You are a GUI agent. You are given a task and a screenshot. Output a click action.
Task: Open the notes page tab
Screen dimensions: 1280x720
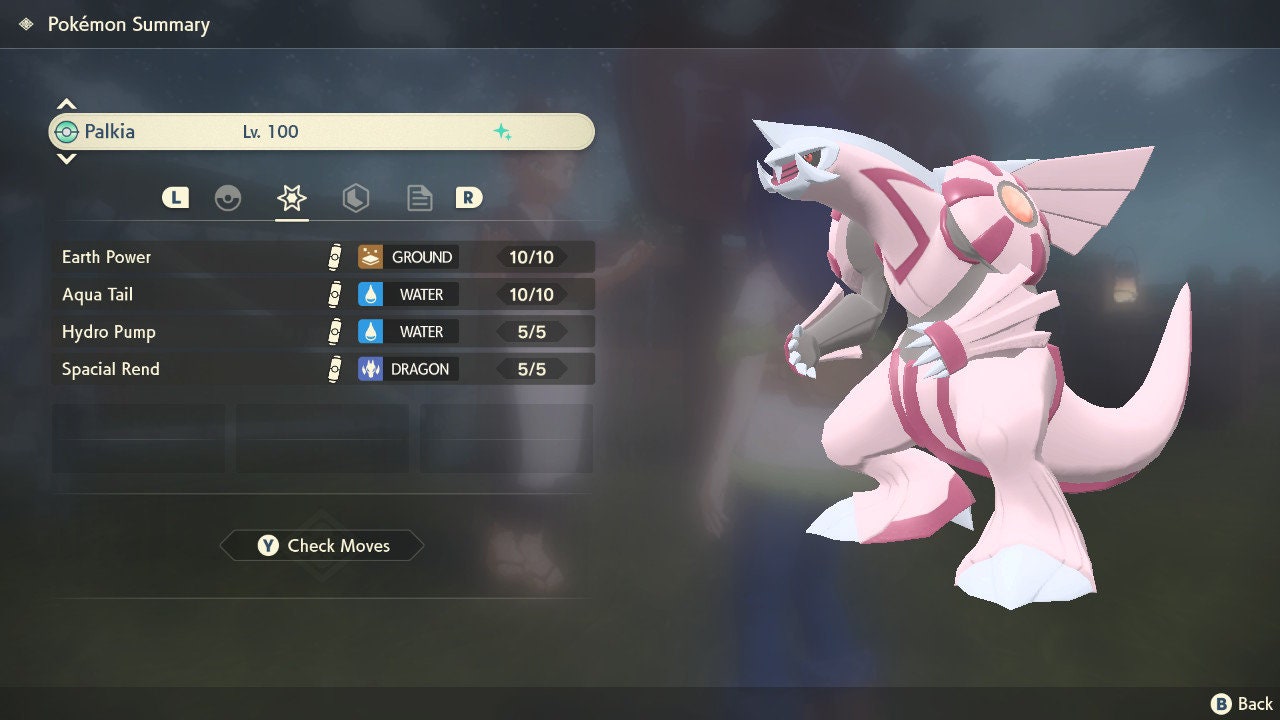click(x=420, y=198)
